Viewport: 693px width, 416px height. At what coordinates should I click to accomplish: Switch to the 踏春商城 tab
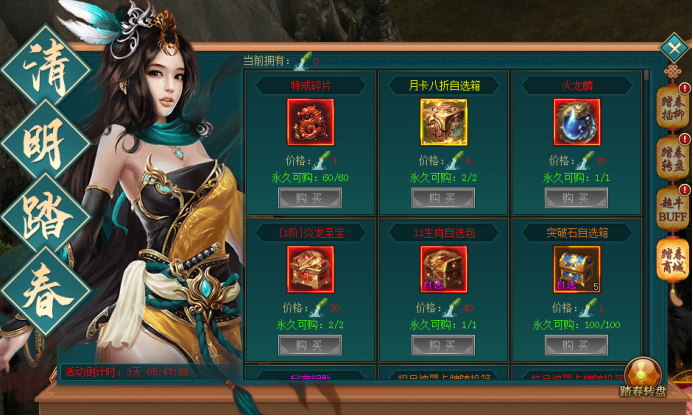pyautogui.click(x=671, y=263)
